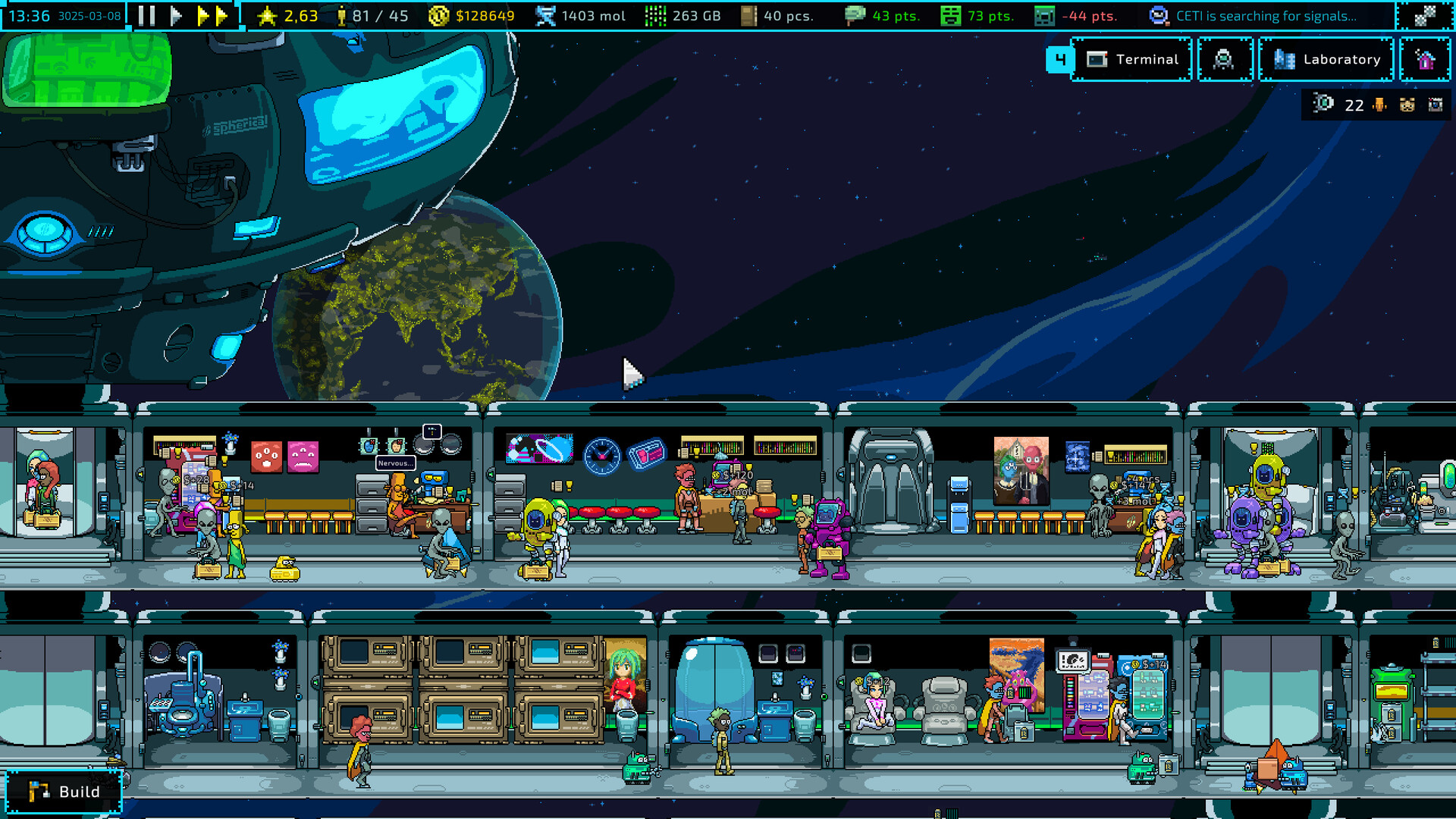Pause the game simulation
The width and height of the screenshot is (1456, 819).
coord(147,15)
